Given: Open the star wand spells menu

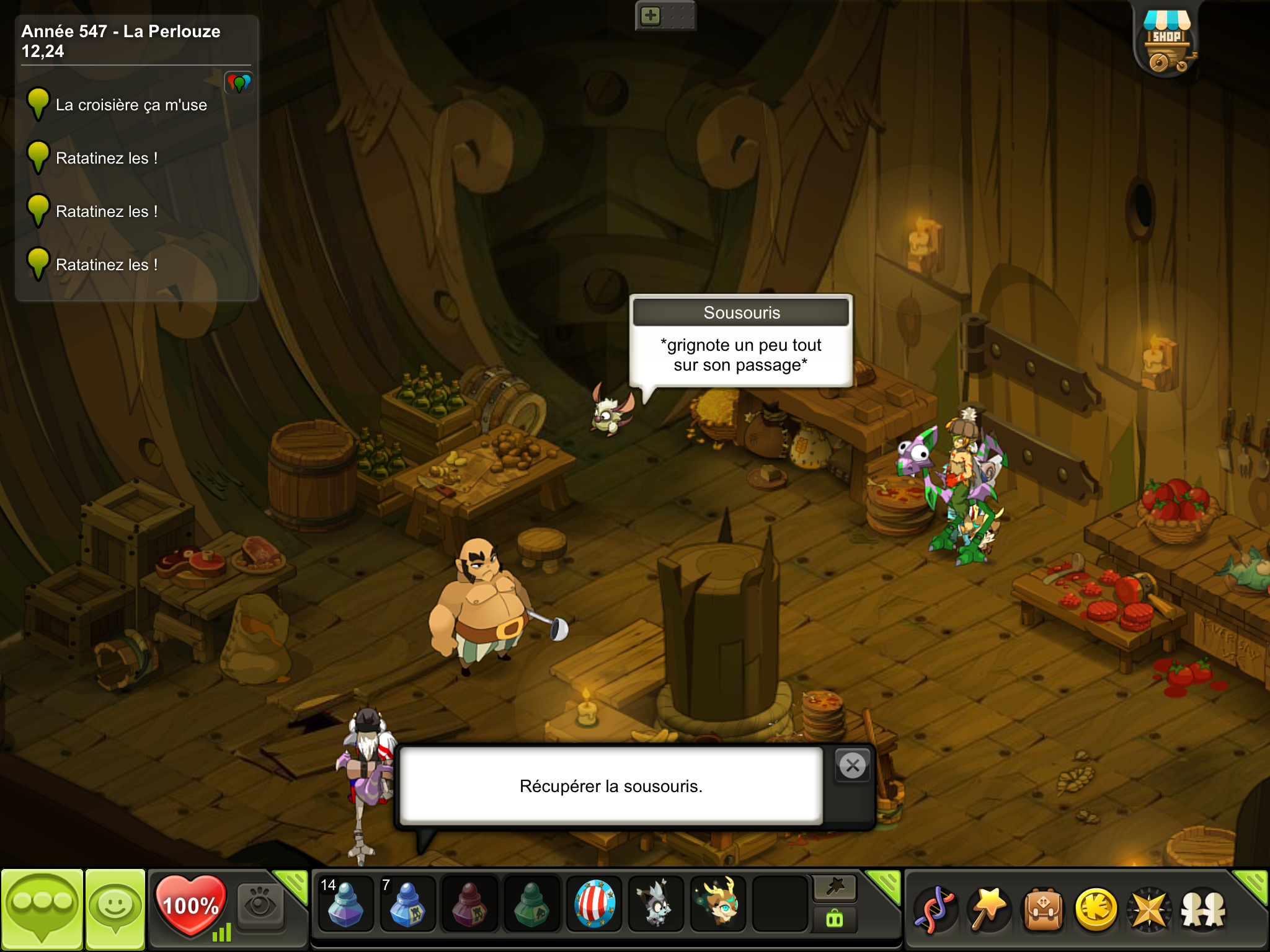Looking at the screenshot, I should 989,910.
